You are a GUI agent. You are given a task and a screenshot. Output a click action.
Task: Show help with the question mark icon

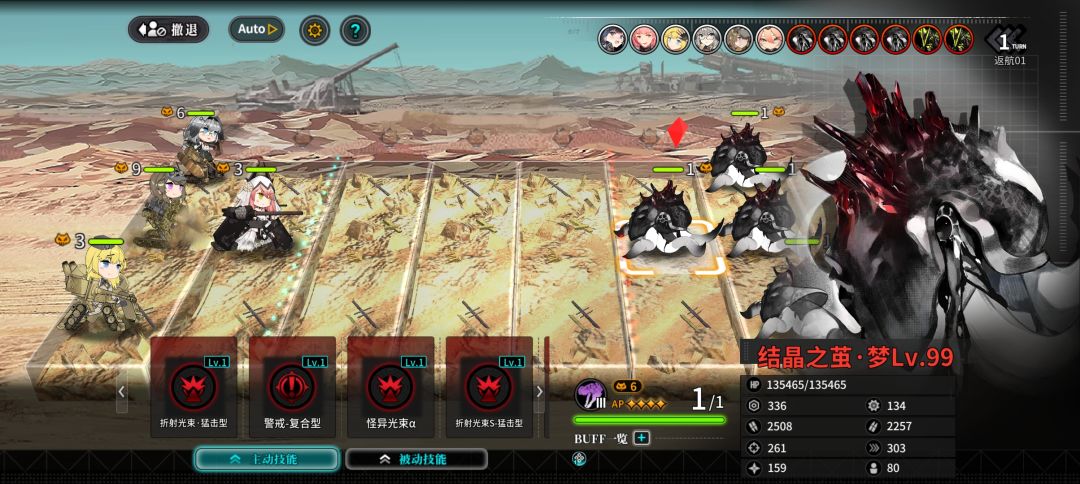(355, 30)
